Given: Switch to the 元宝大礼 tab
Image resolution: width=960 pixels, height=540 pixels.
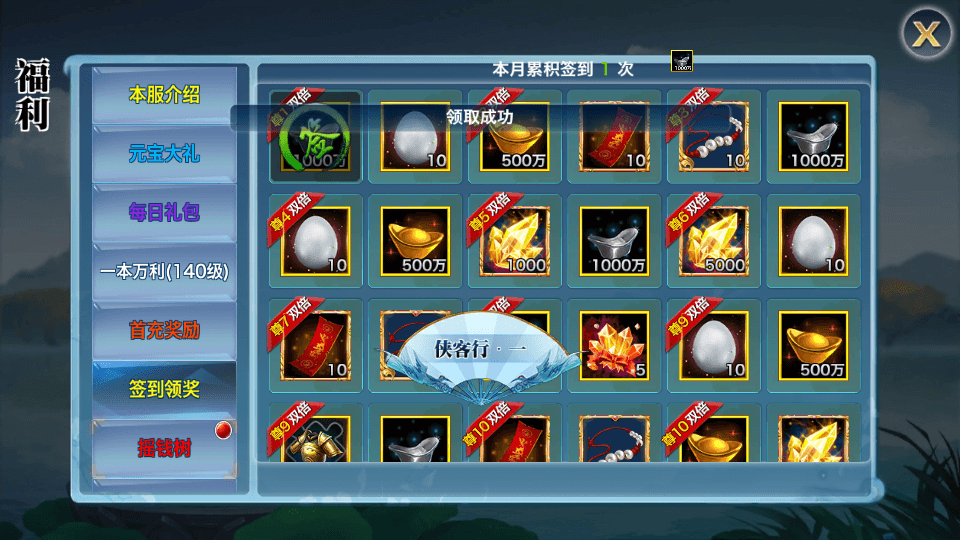Looking at the screenshot, I should pos(165,154).
